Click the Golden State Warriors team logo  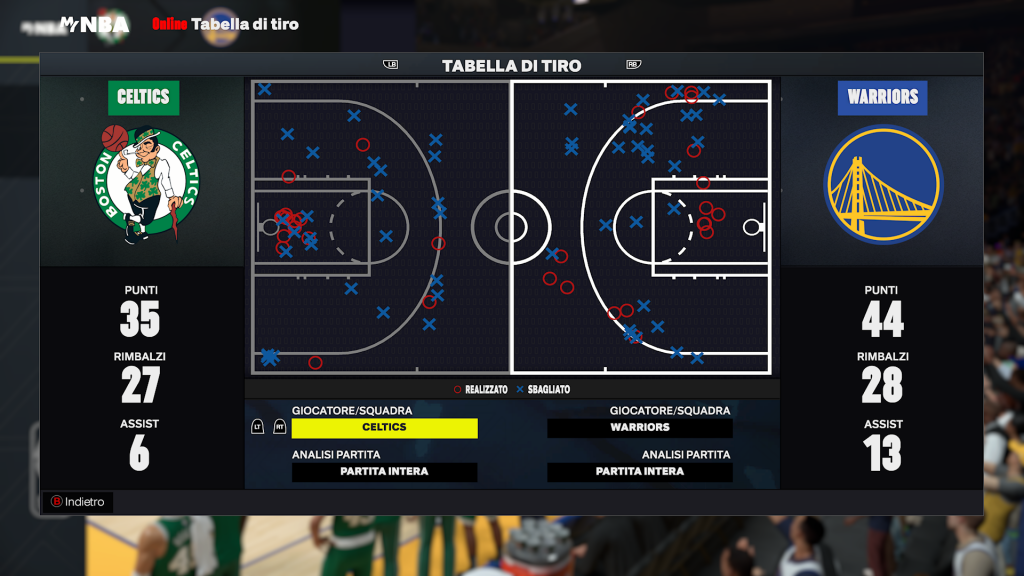tap(882, 185)
